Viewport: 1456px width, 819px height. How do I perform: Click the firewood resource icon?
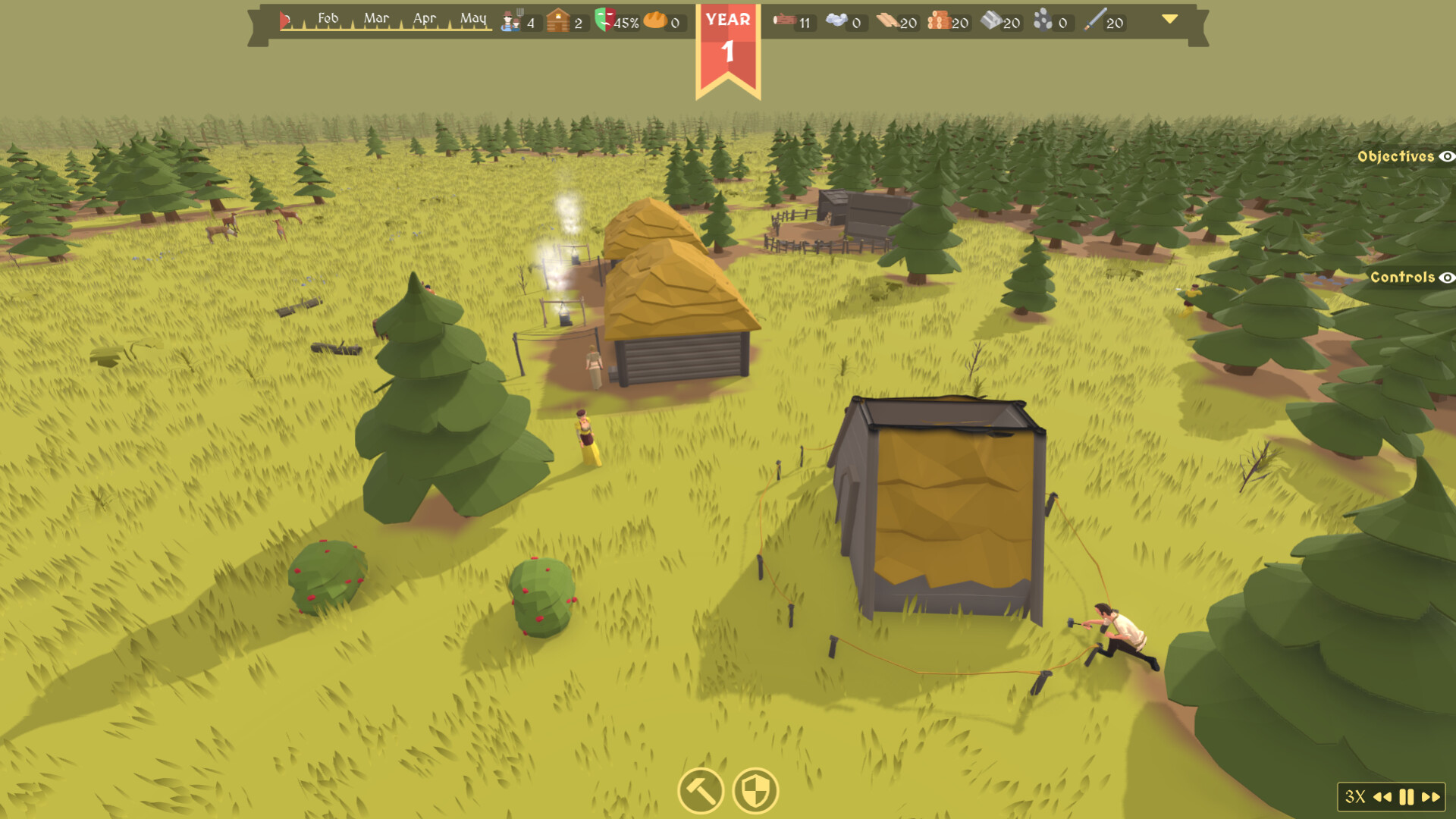click(x=939, y=20)
